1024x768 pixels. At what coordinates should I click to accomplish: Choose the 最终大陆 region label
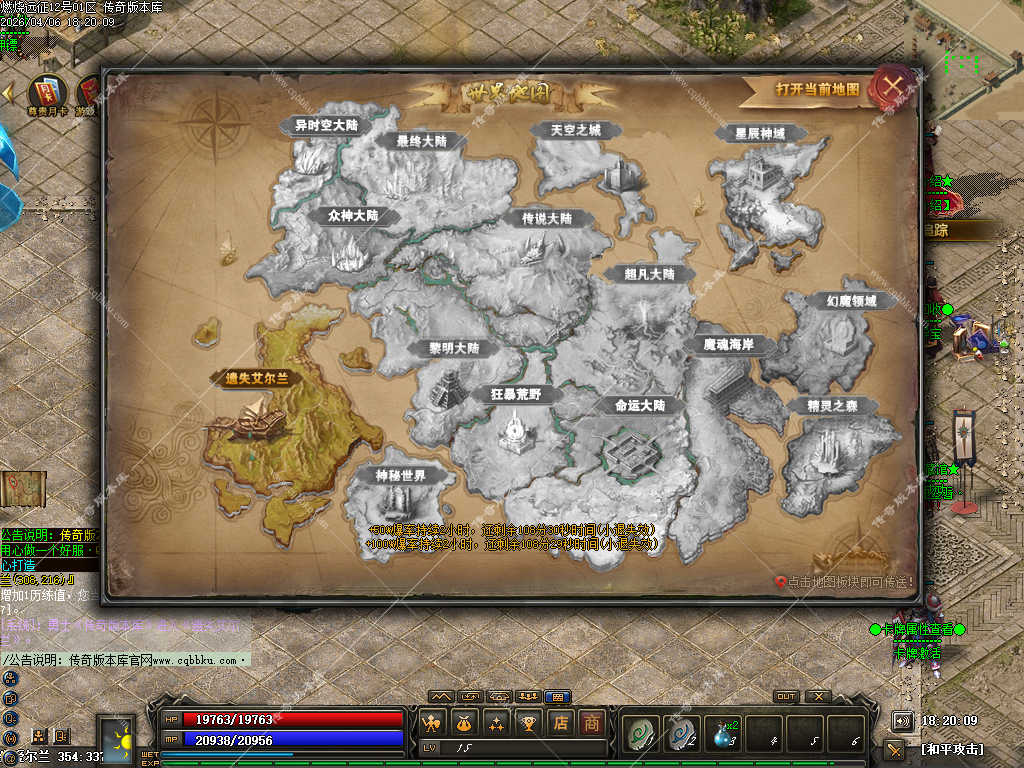tap(421, 141)
